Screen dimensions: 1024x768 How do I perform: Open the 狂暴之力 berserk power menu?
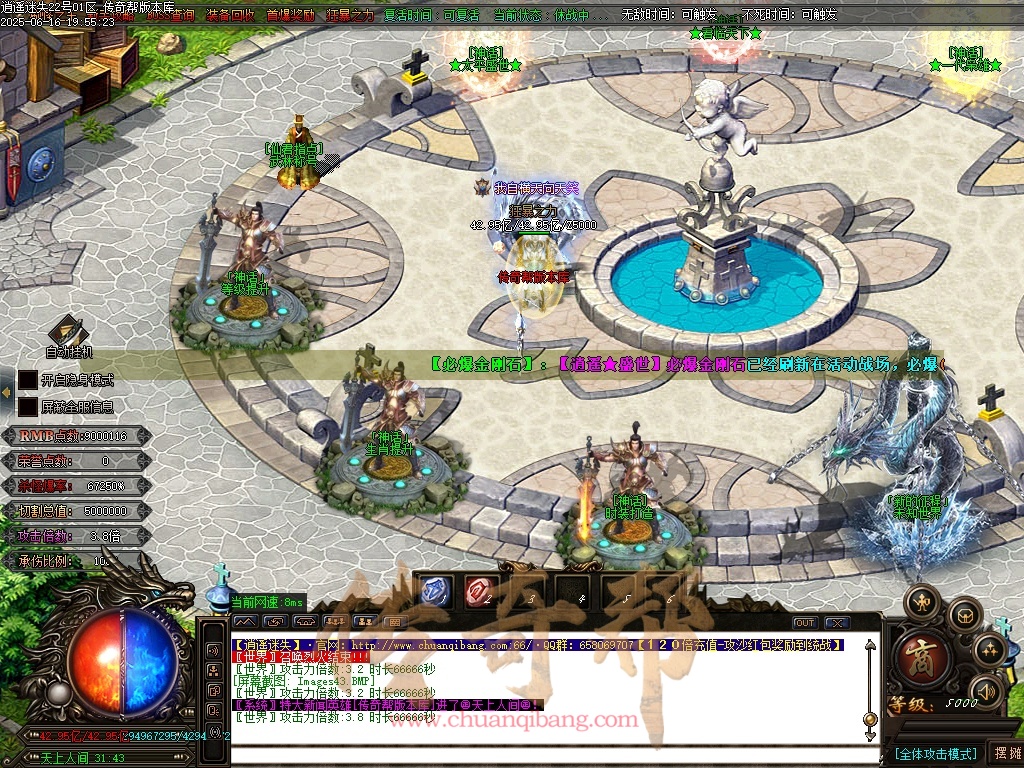coord(349,16)
